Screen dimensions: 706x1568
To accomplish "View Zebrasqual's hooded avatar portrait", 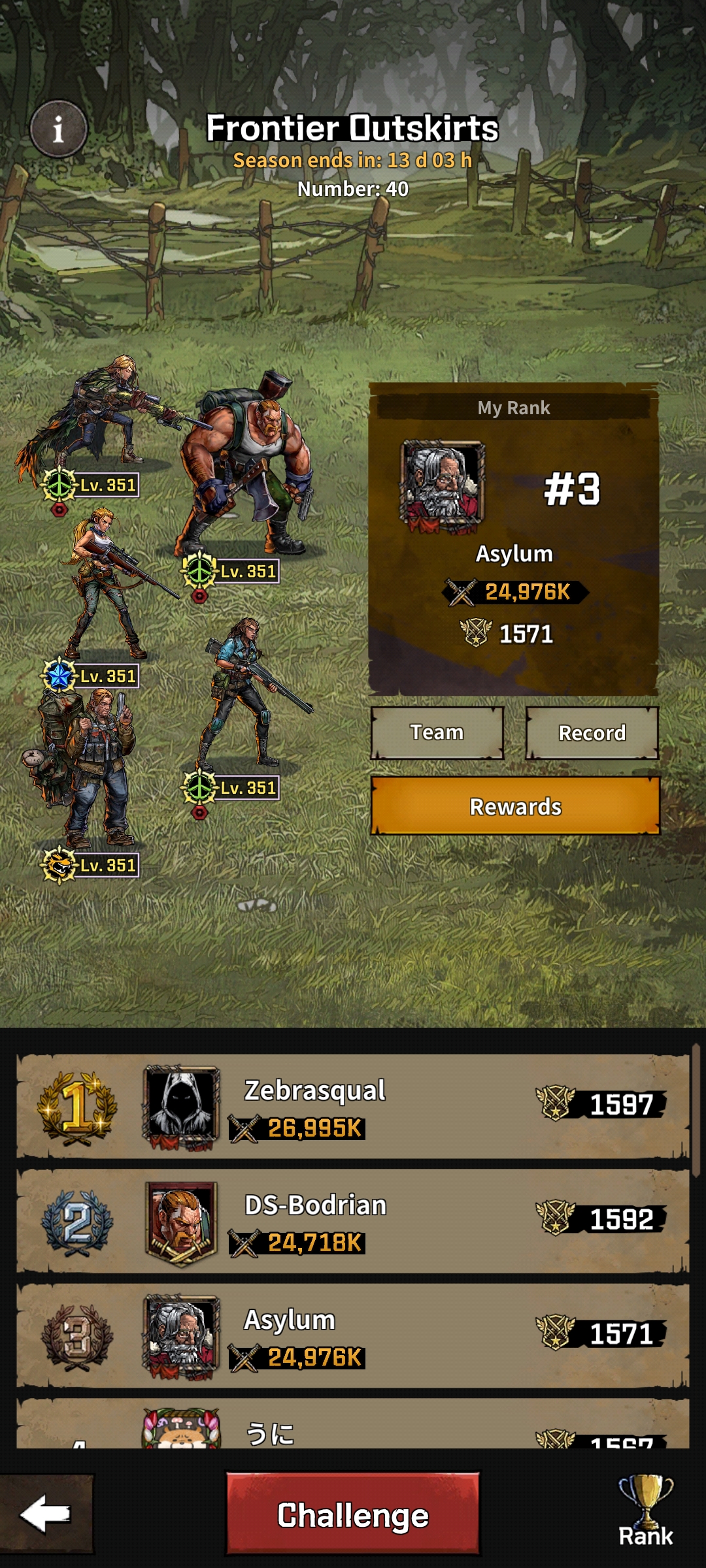I will 182,1105.
